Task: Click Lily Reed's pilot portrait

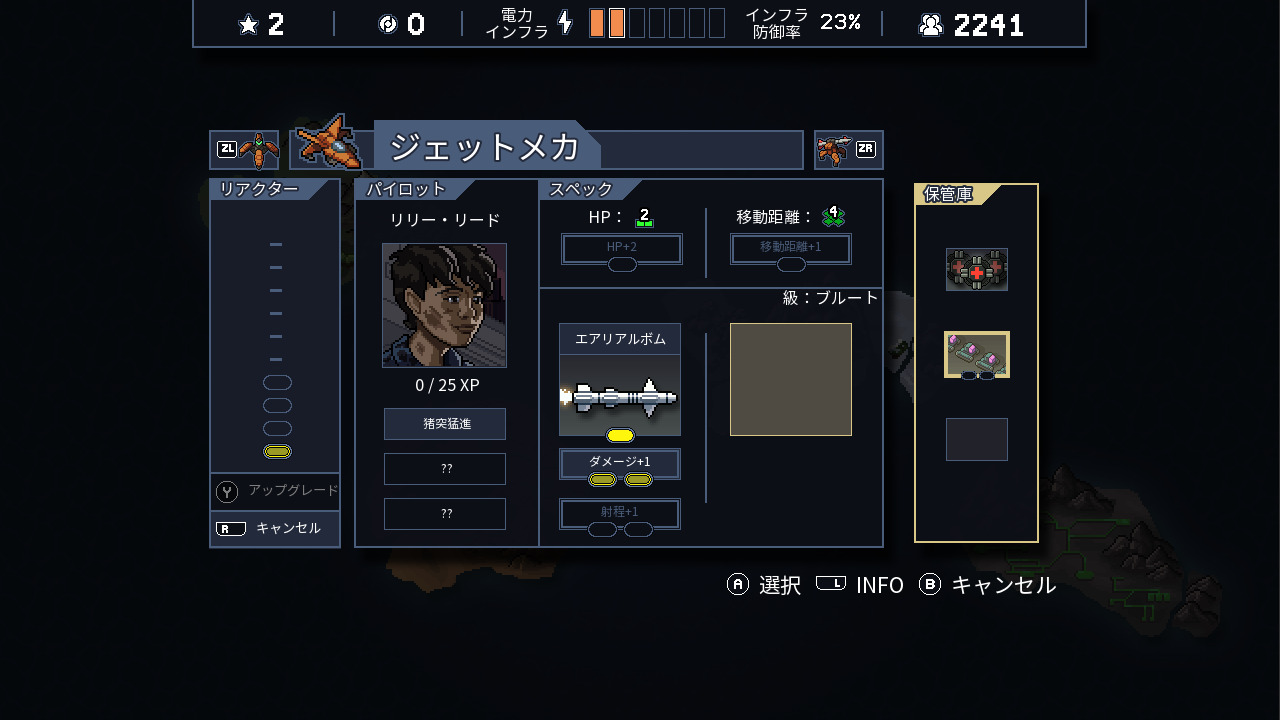Action: tap(444, 305)
